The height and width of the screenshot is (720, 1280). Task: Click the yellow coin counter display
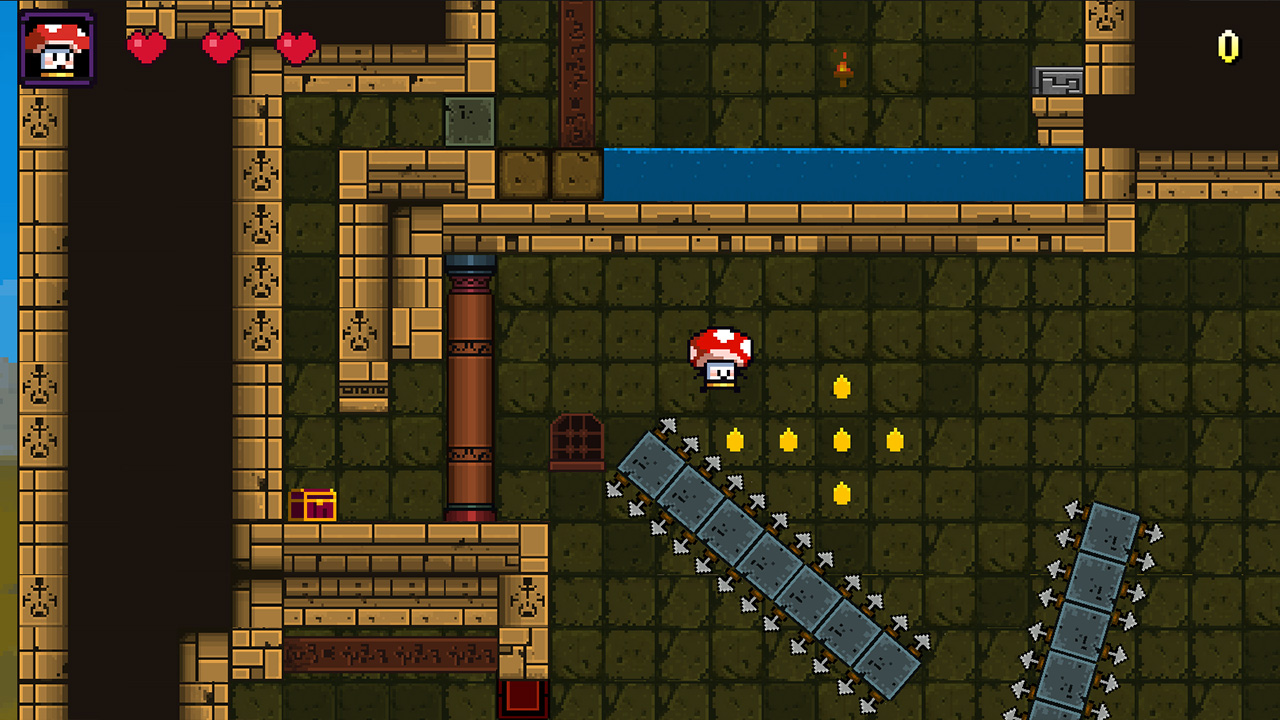1227,44
